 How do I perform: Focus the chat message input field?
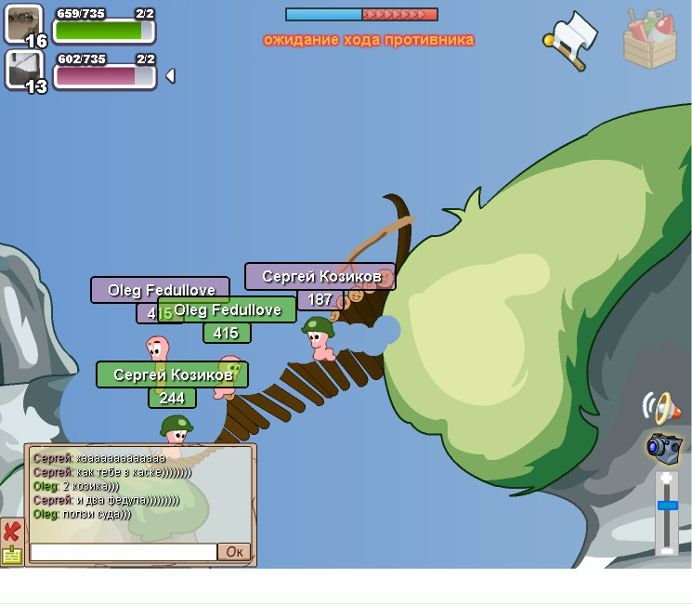123,552
